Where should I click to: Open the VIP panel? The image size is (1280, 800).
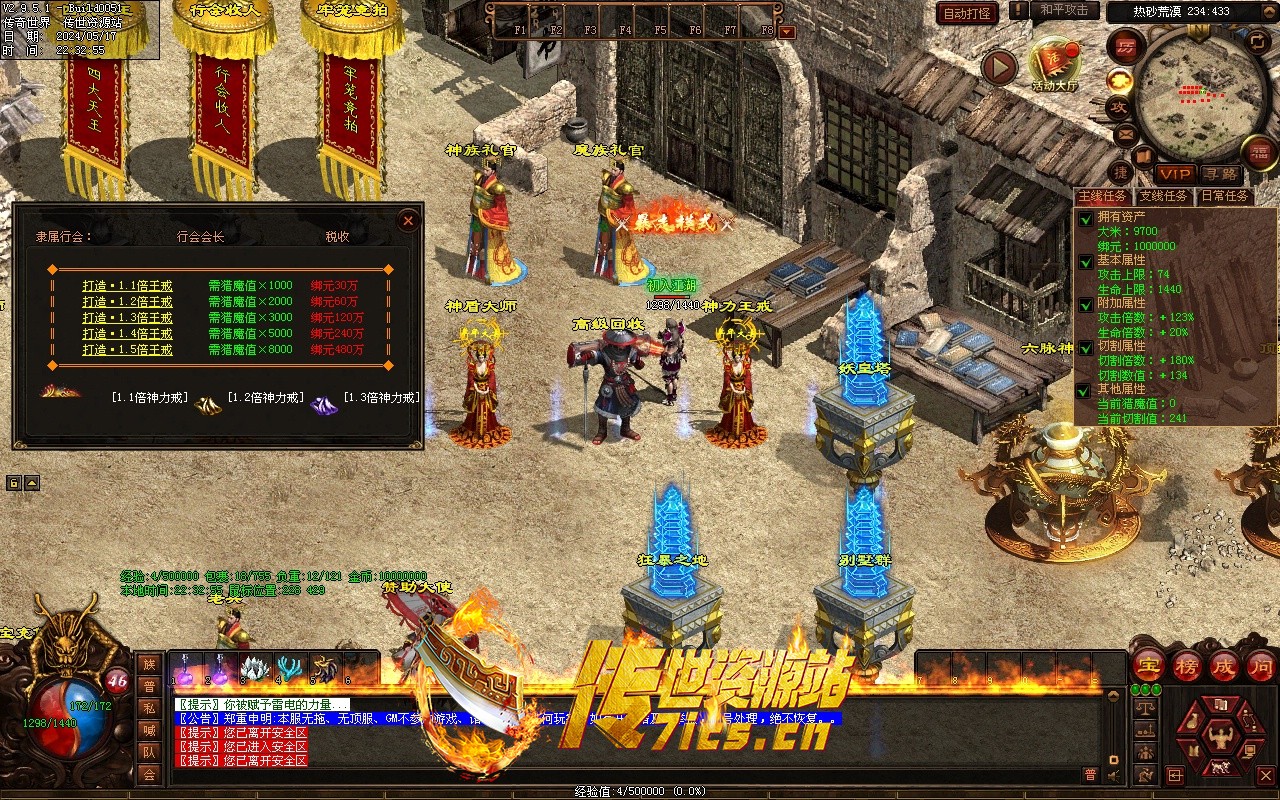pos(1175,174)
